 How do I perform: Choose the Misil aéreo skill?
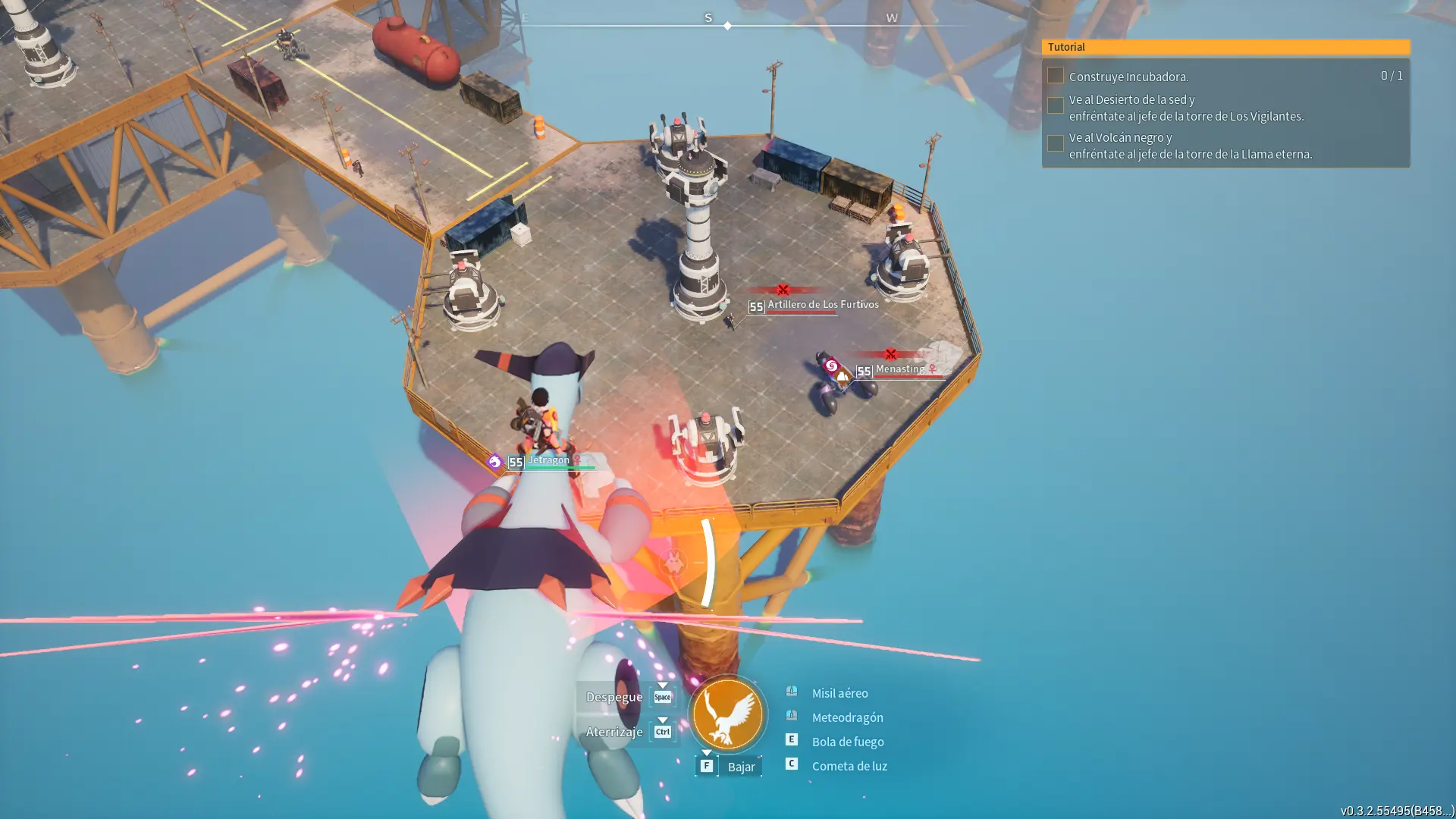pyautogui.click(x=839, y=693)
